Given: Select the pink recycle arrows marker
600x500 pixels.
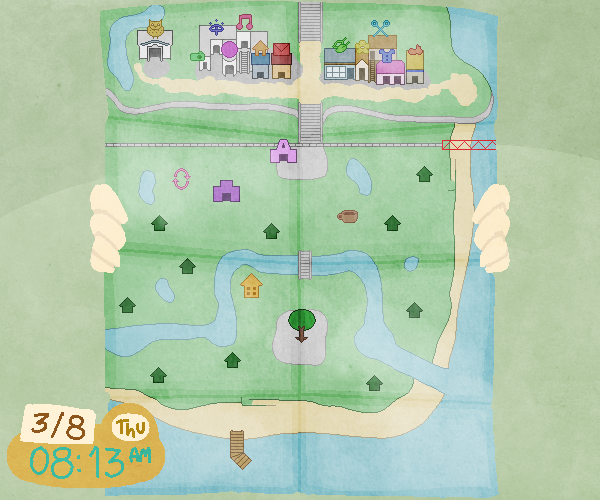Looking at the screenshot, I should tap(181, 178).
